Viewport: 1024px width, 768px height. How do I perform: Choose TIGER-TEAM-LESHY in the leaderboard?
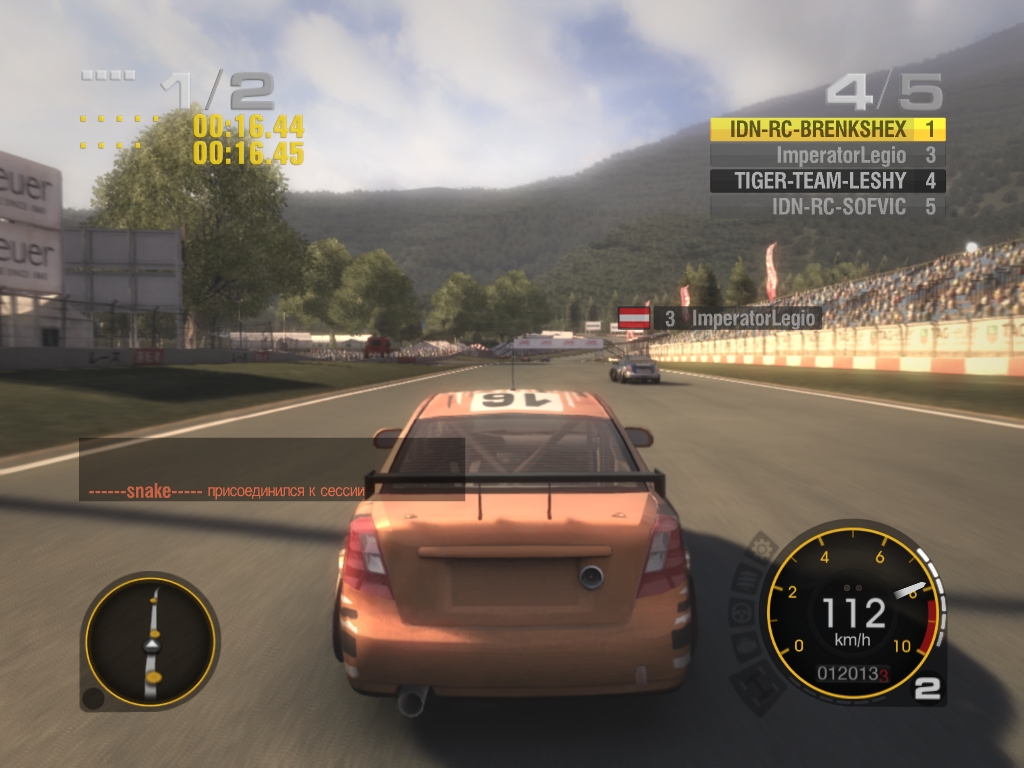(827, 181)
